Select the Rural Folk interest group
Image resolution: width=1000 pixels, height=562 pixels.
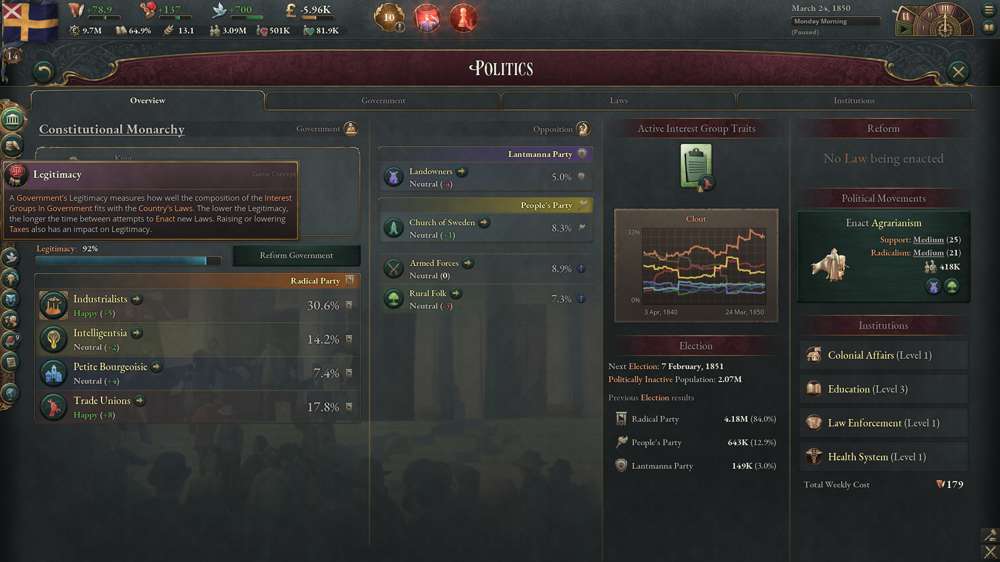[x=430, y=294]
